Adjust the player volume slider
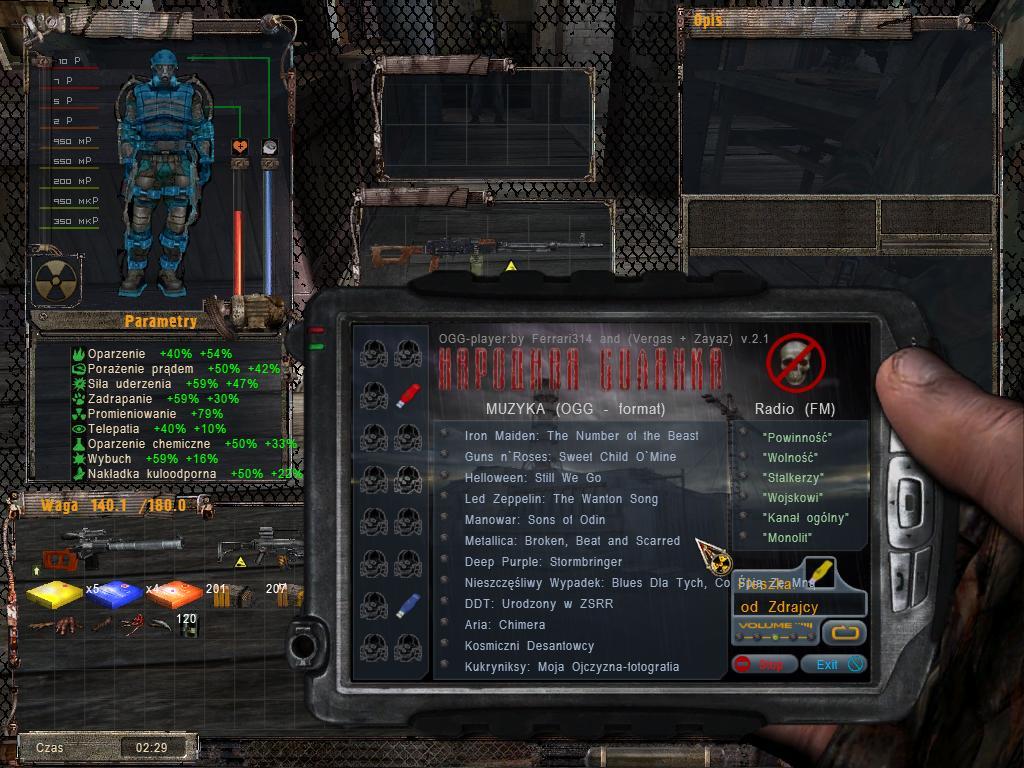Viewport: 1024px width, 768px height. coord(775,632)
